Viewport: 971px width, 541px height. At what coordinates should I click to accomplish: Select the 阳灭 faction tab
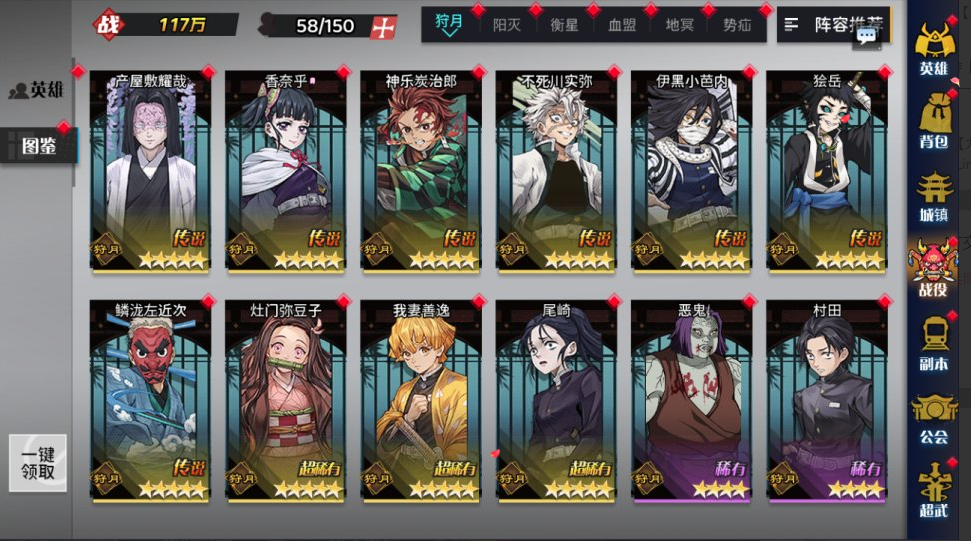(x=506, y=25)
